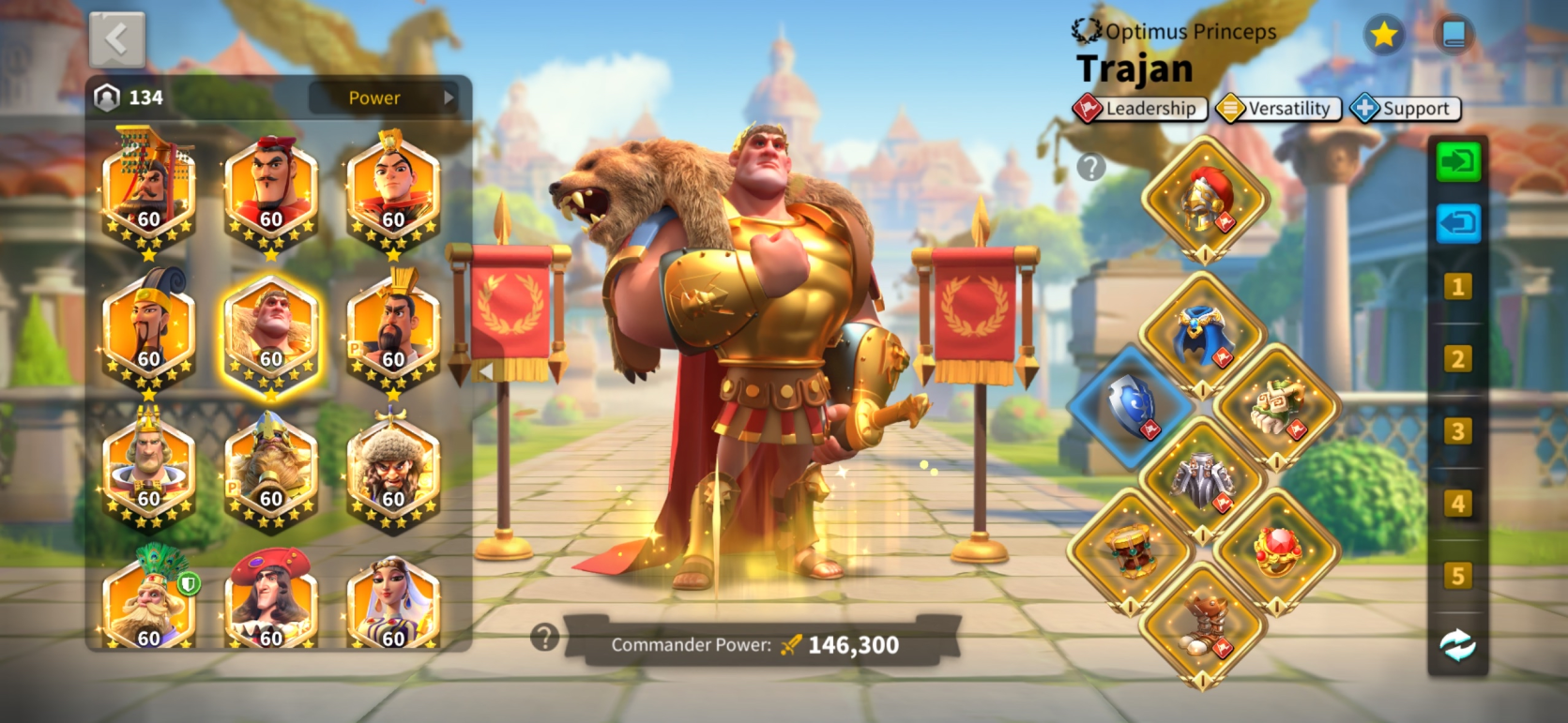
Task: Click the gold star favorite button
Action: 1383,36
